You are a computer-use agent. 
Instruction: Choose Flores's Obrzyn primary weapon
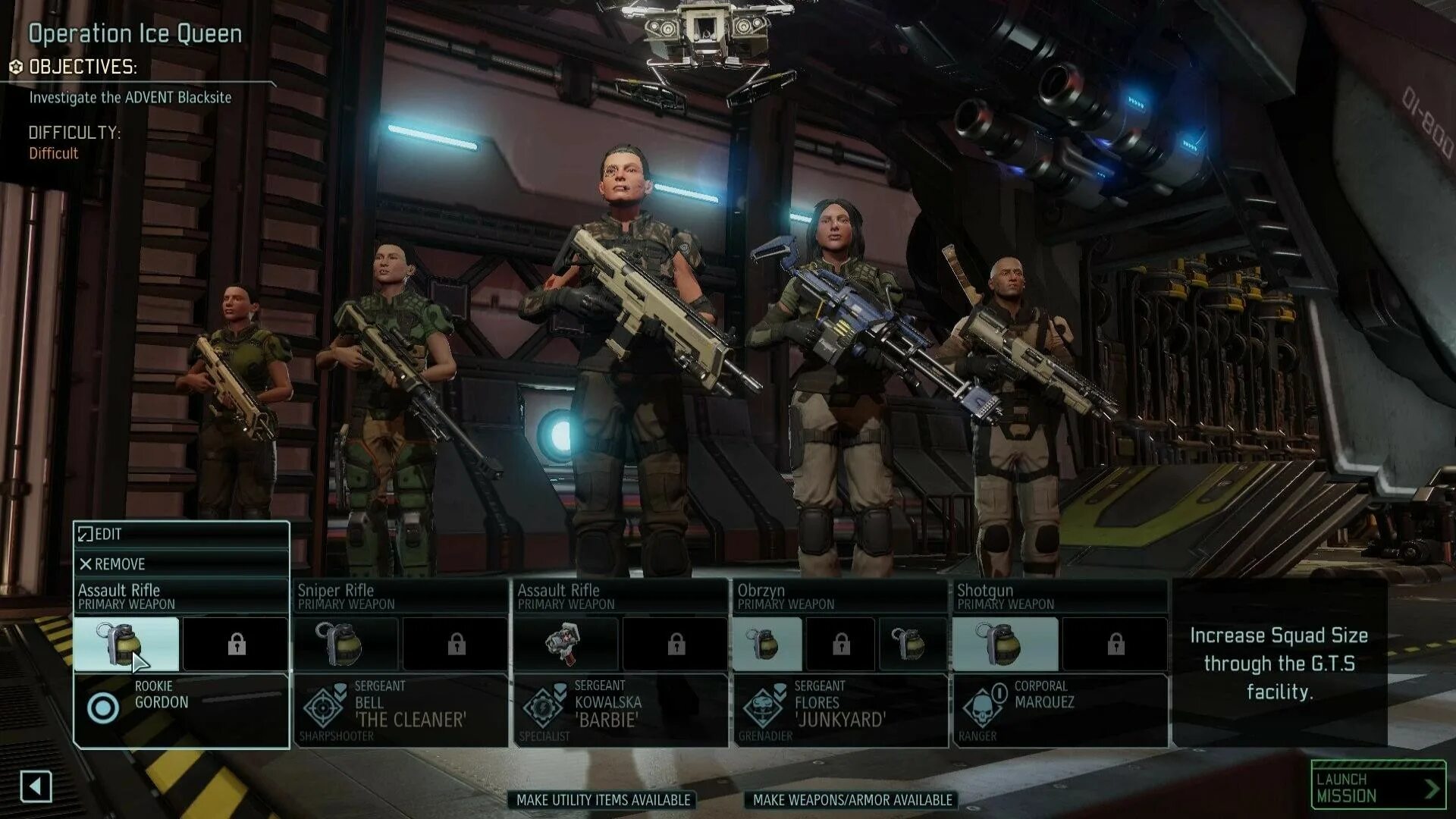[840, 596]
